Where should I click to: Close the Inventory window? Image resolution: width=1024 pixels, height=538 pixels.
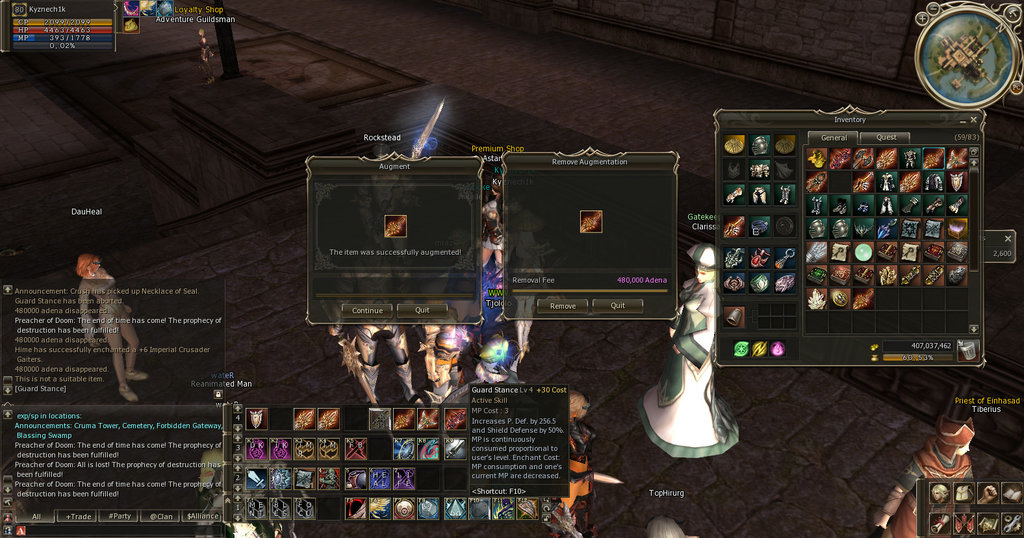click(974, 119)
